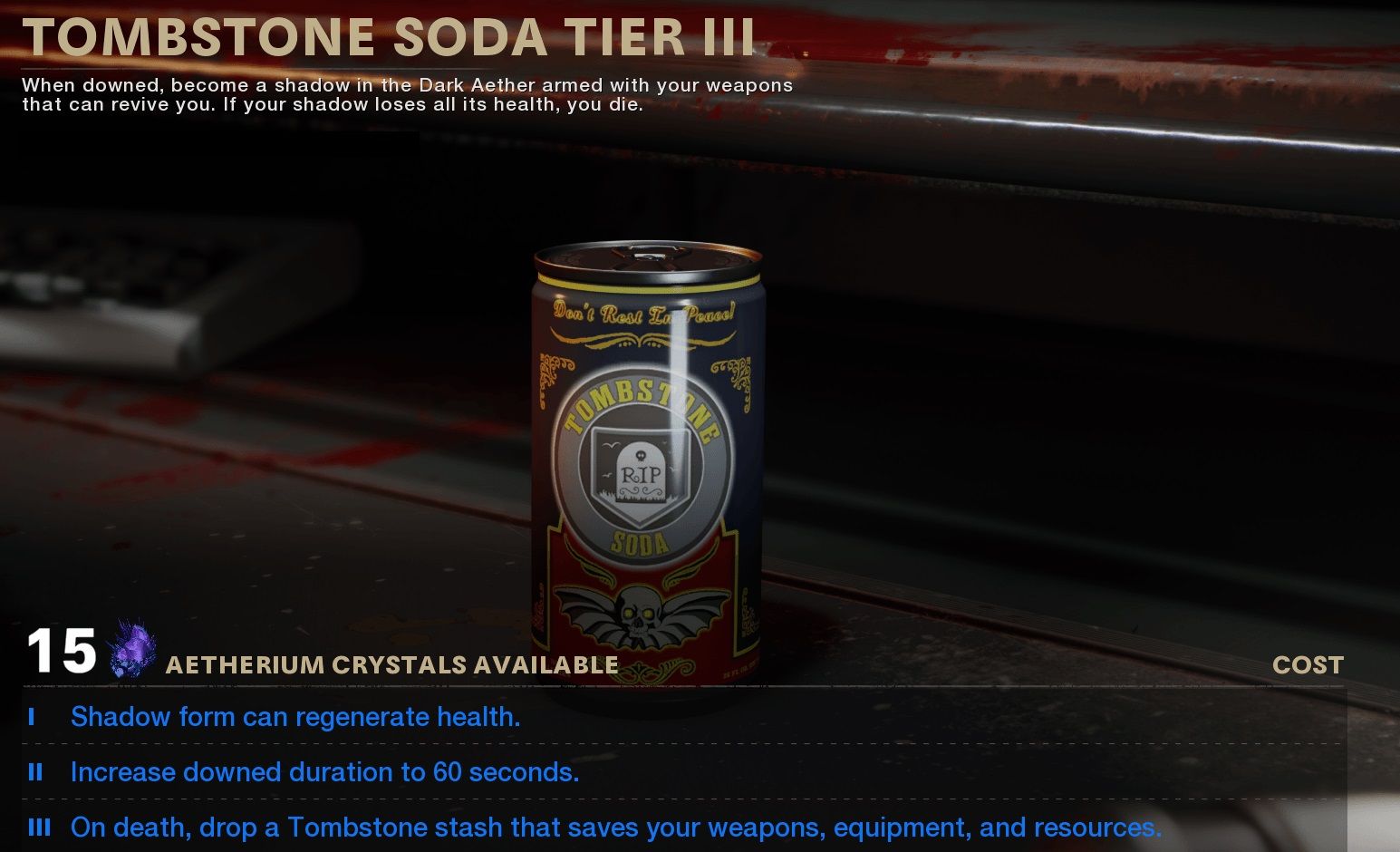1400x852 pixels.
Task: Expand the Tier I numeral marker
Action: [x=34, y=717]
